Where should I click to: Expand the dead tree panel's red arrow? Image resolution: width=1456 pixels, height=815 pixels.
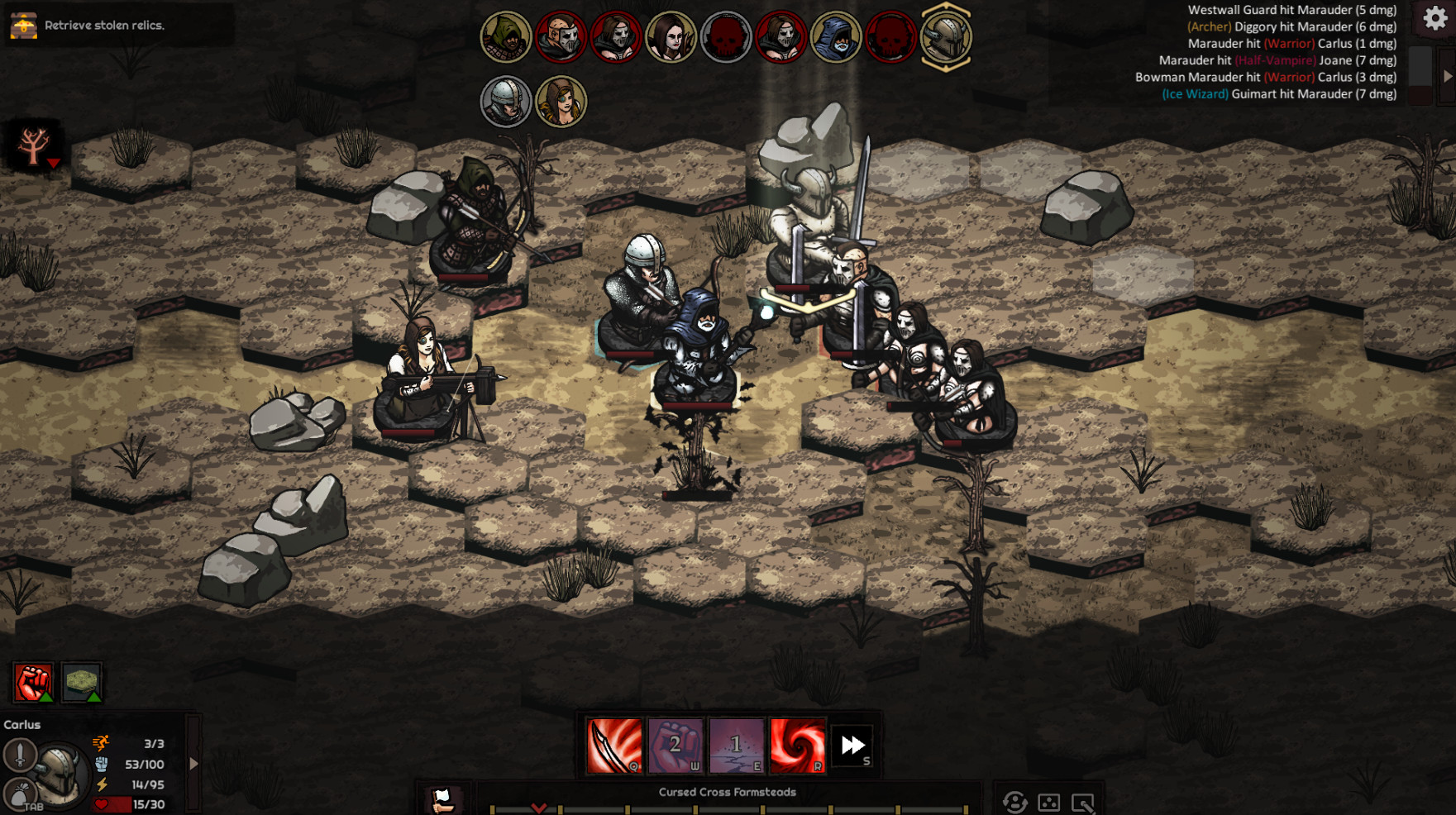54,164
